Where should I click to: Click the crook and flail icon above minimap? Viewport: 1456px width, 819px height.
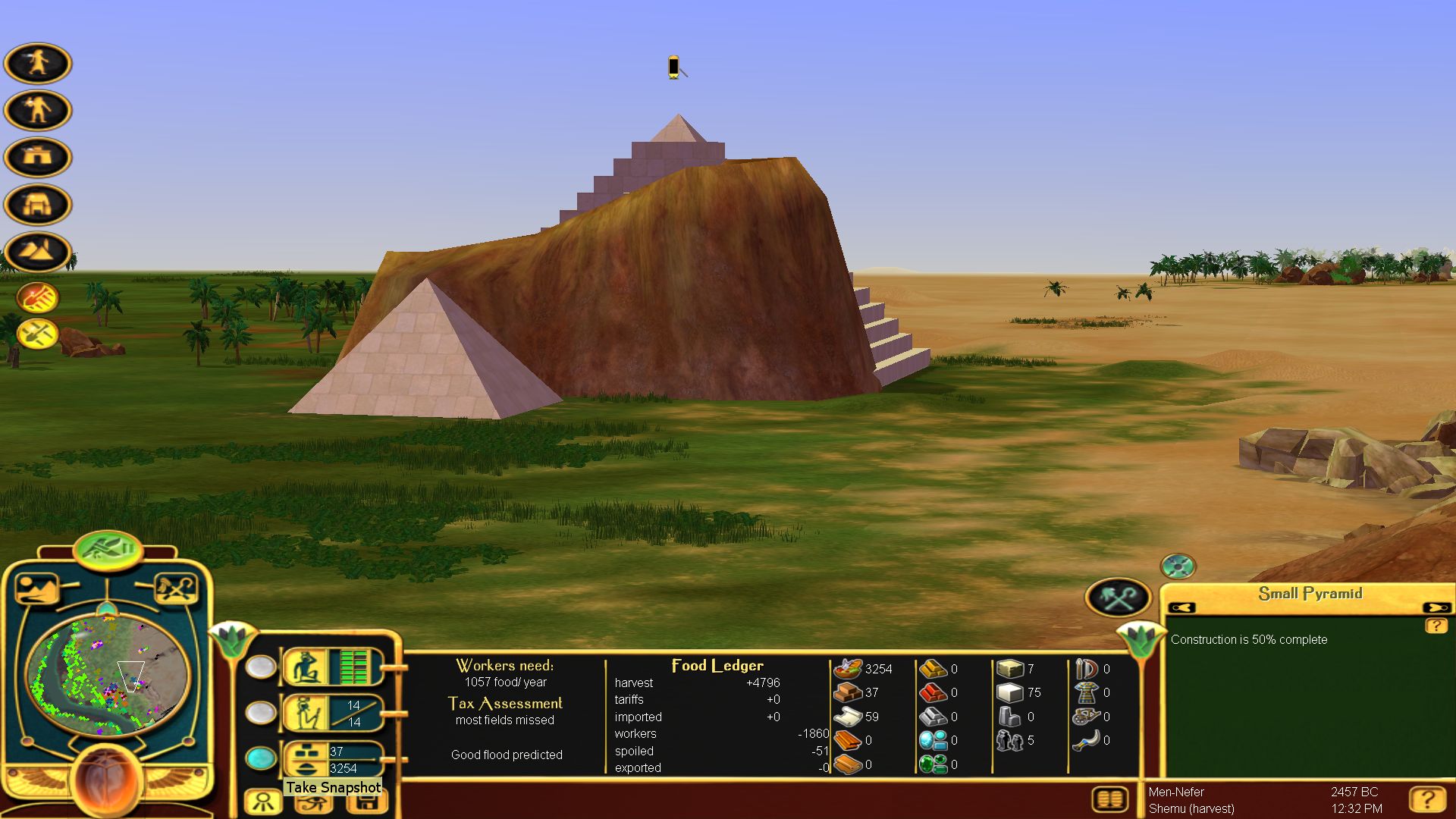point(176,588)
